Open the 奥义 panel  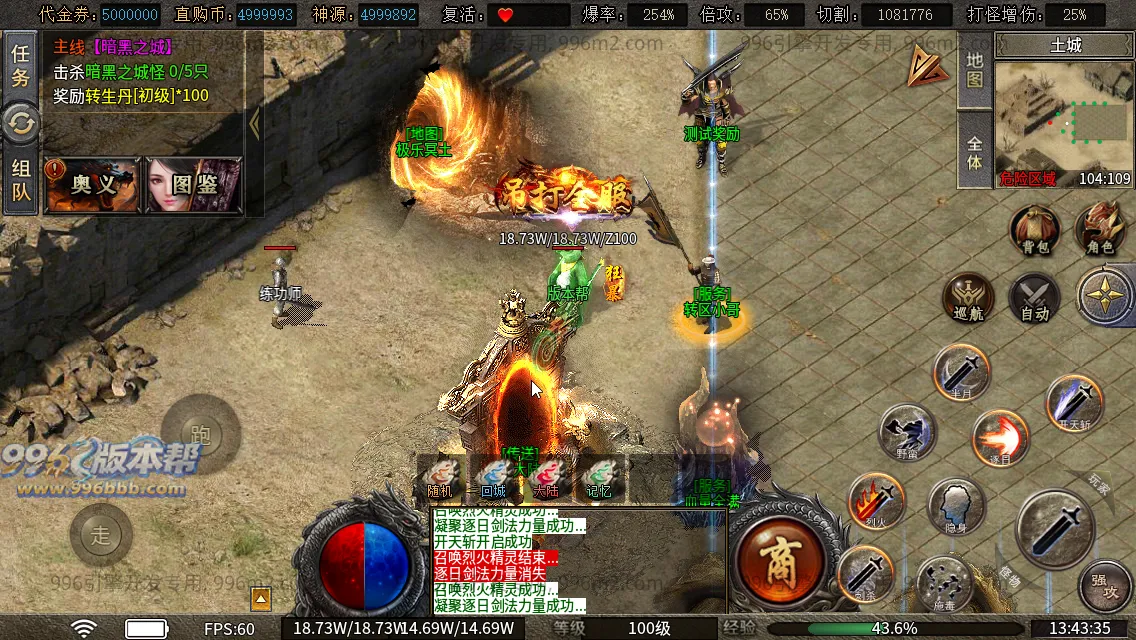click(x=93, y=184)
